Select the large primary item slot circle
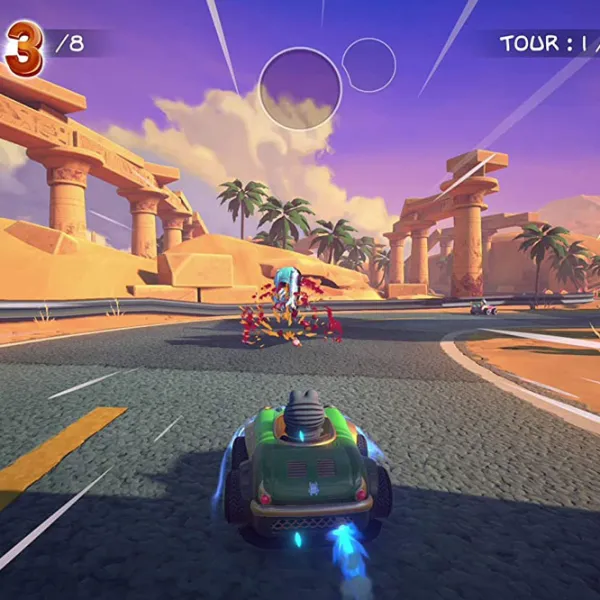The width and height of the screenshot is (600, 600). 300,88
